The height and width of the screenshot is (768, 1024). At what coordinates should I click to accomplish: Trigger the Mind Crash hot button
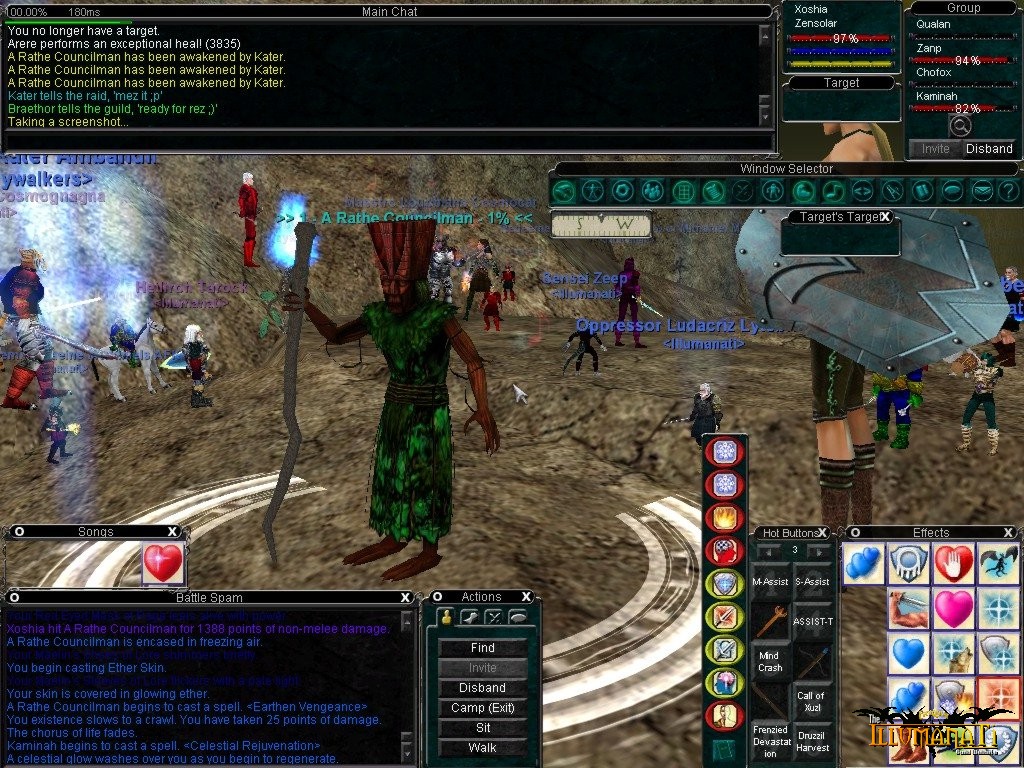[x=770, y=661]
